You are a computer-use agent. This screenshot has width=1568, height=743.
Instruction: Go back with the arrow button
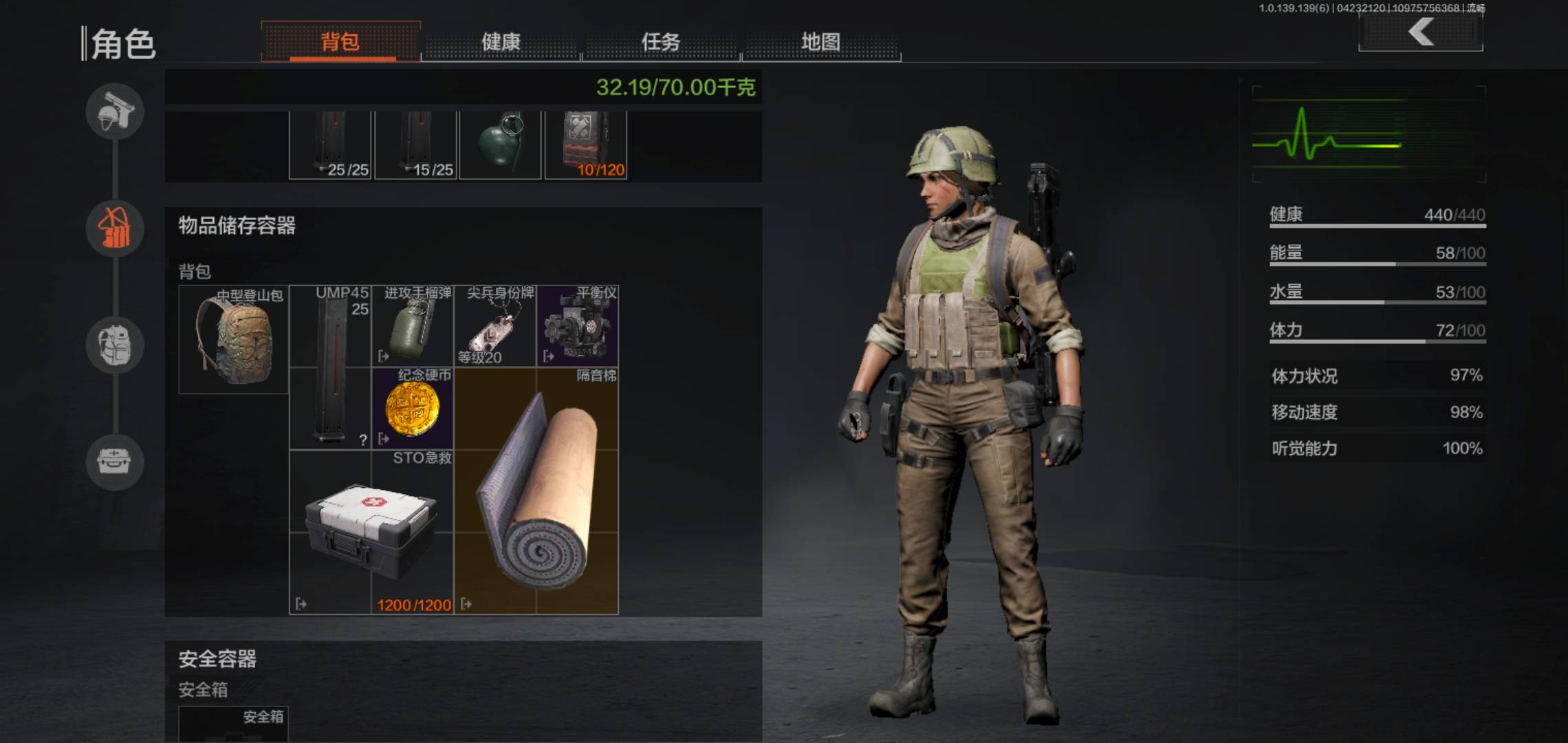pos(1421,32)
